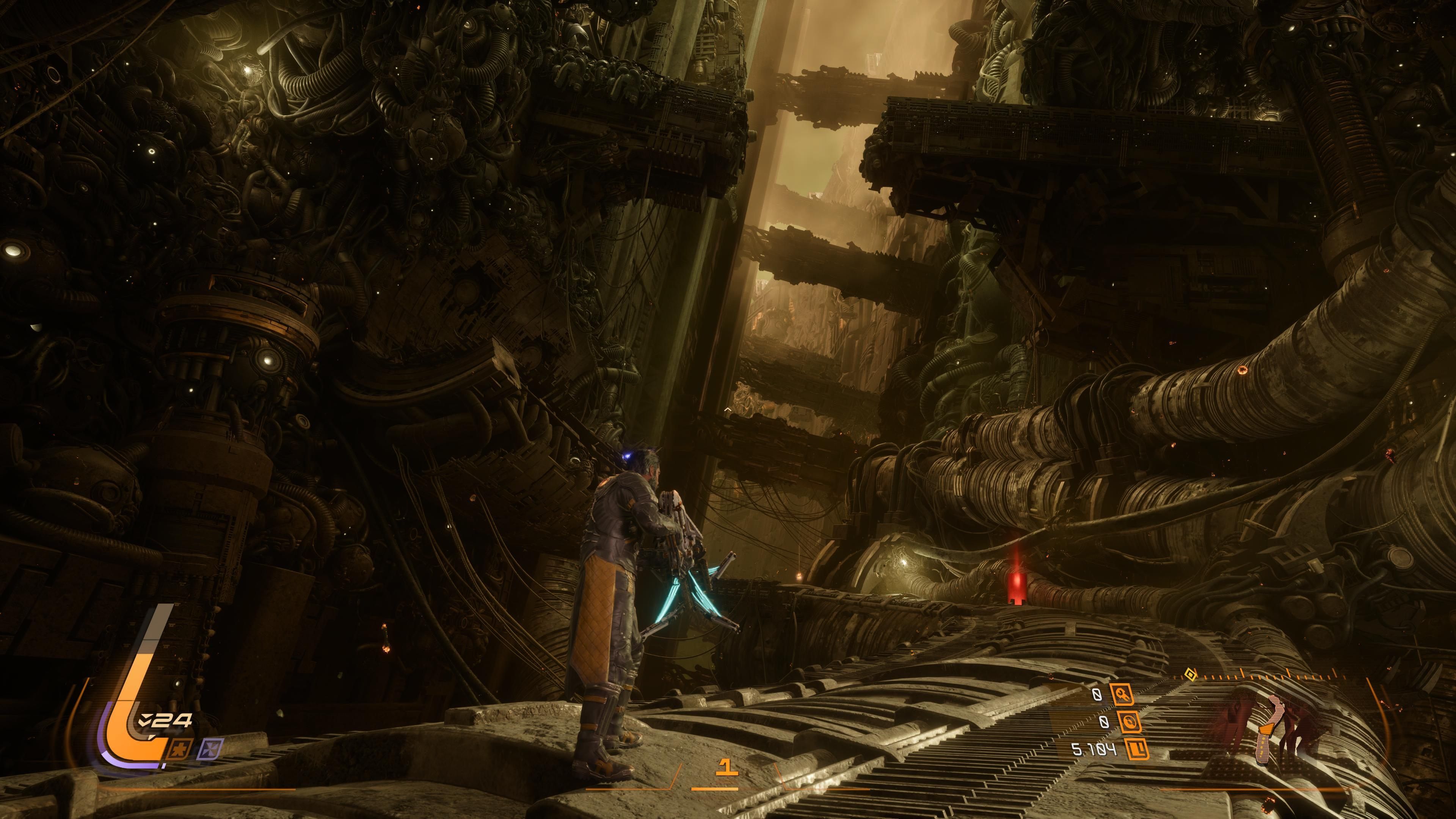
Task: Select the purple pinwheel status icon
Action: pyautogui.click(x=212, y=748)
